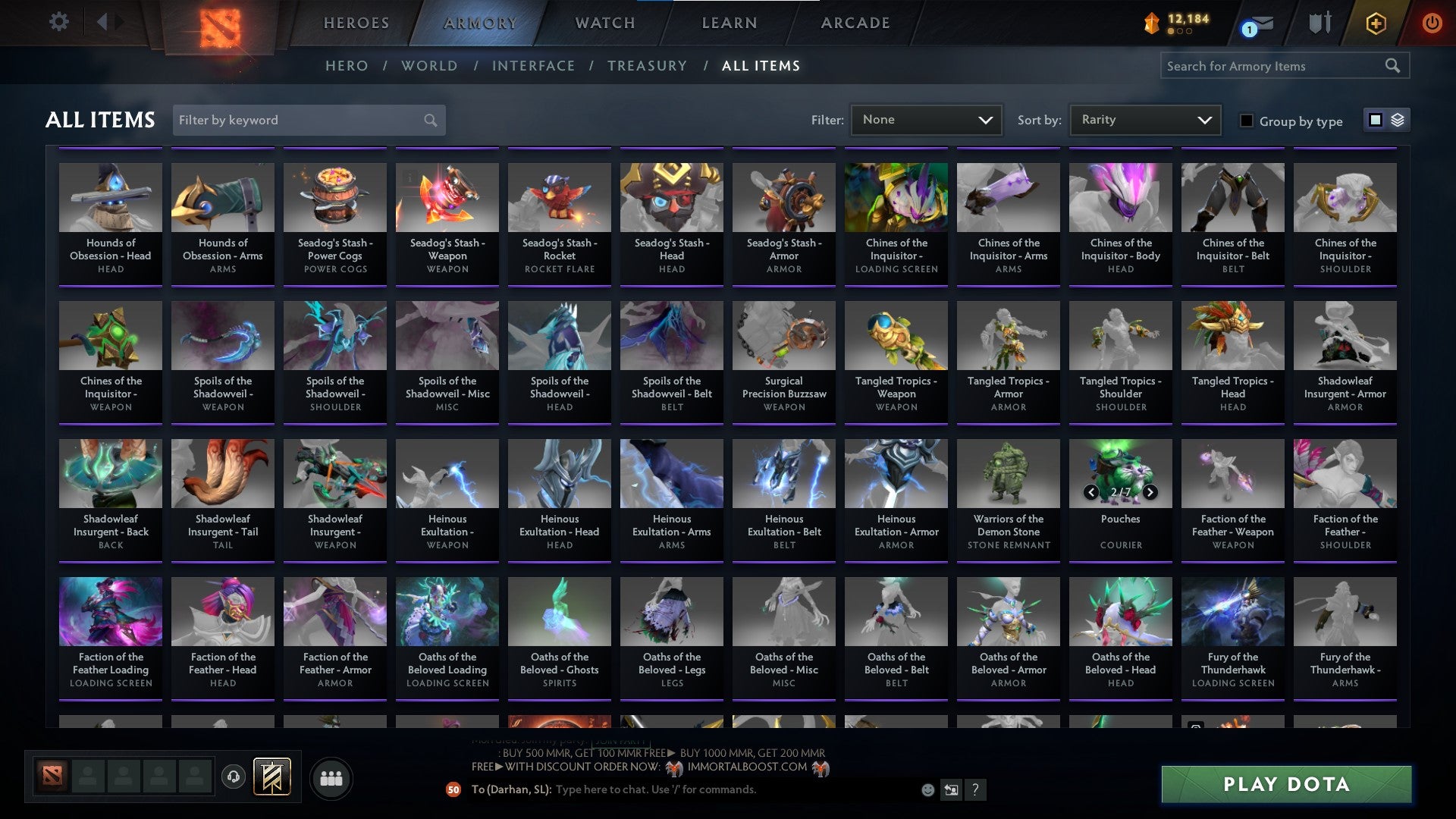1456x819 pixels.
Task: Open the Filter dropdown set to None
Action: tap(925, 119)
